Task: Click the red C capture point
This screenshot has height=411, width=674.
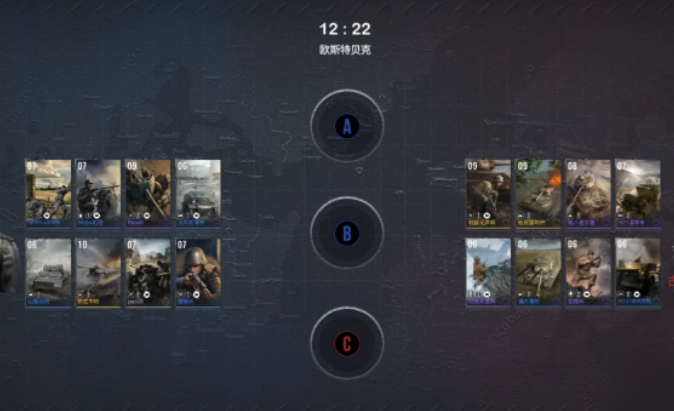Action: point(346,344)
